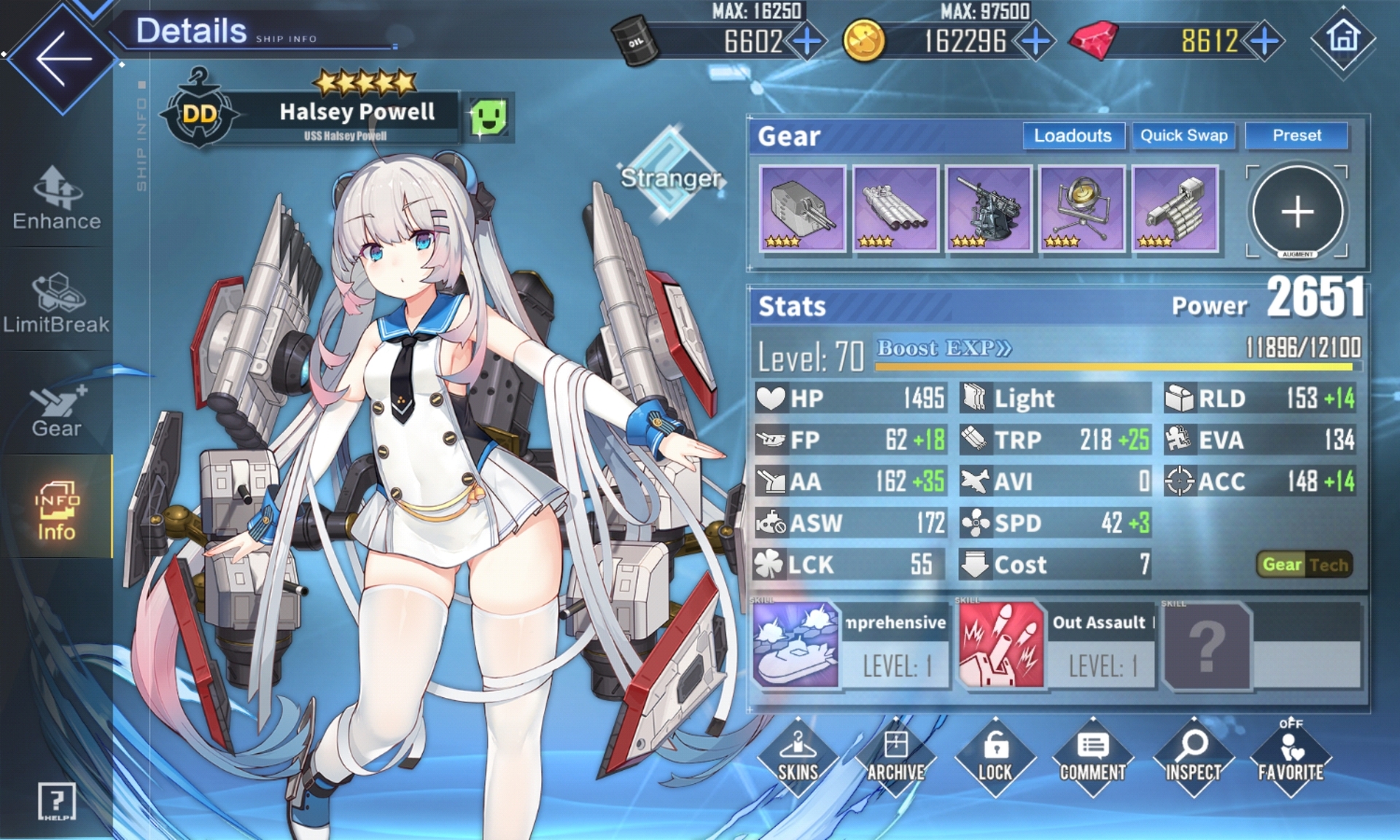Toggle the Gear/Tech stat view
The height and width of the screenshot is (840, 1400).
click(x=1304, y=564)
